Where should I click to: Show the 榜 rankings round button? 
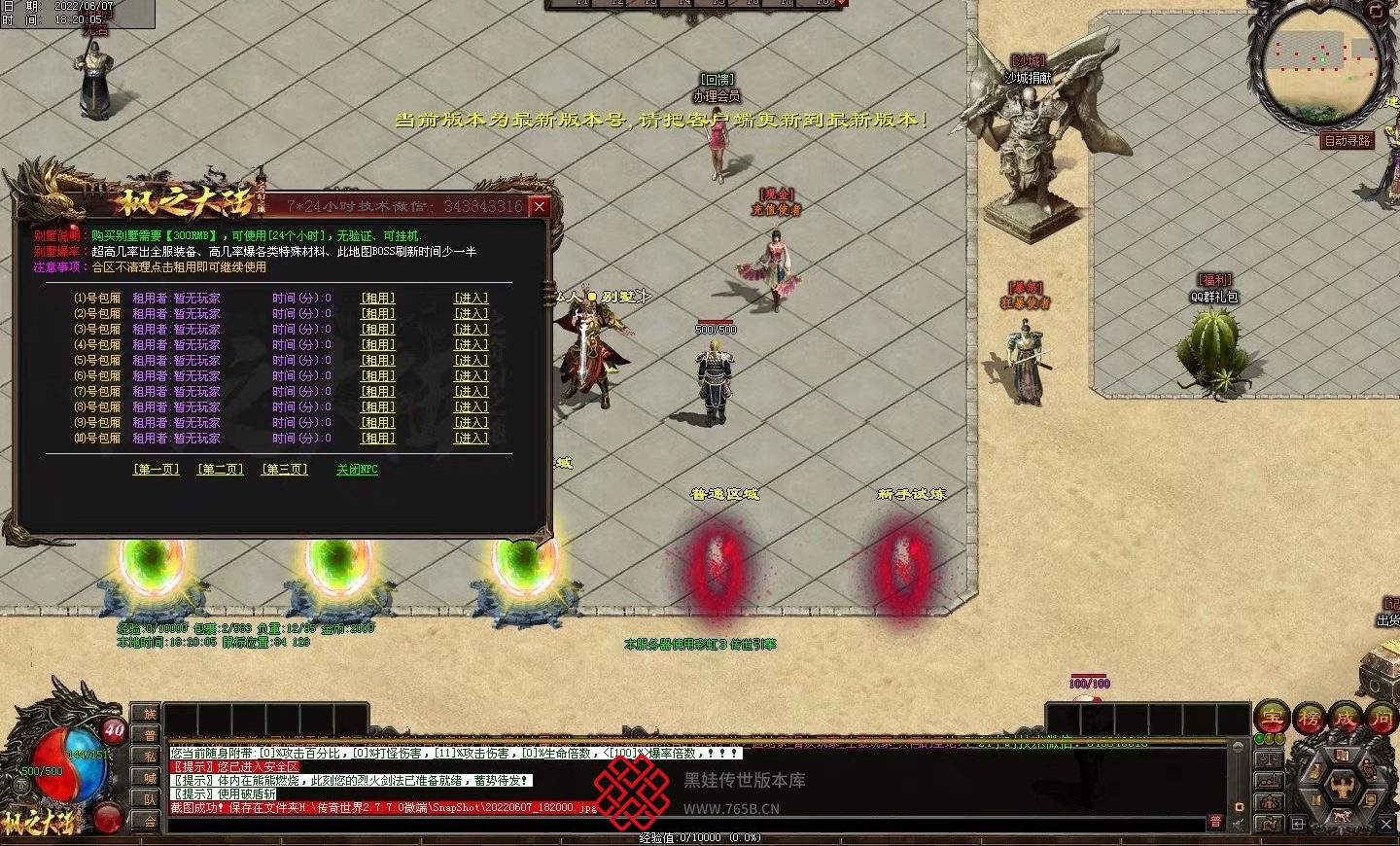point(1309,718)
